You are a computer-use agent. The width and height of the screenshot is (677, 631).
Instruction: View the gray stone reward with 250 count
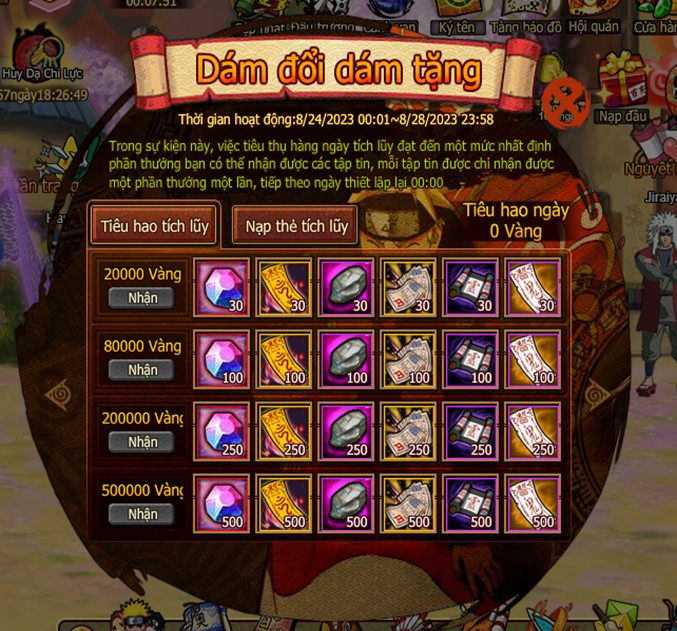click(x=346, y=430)
